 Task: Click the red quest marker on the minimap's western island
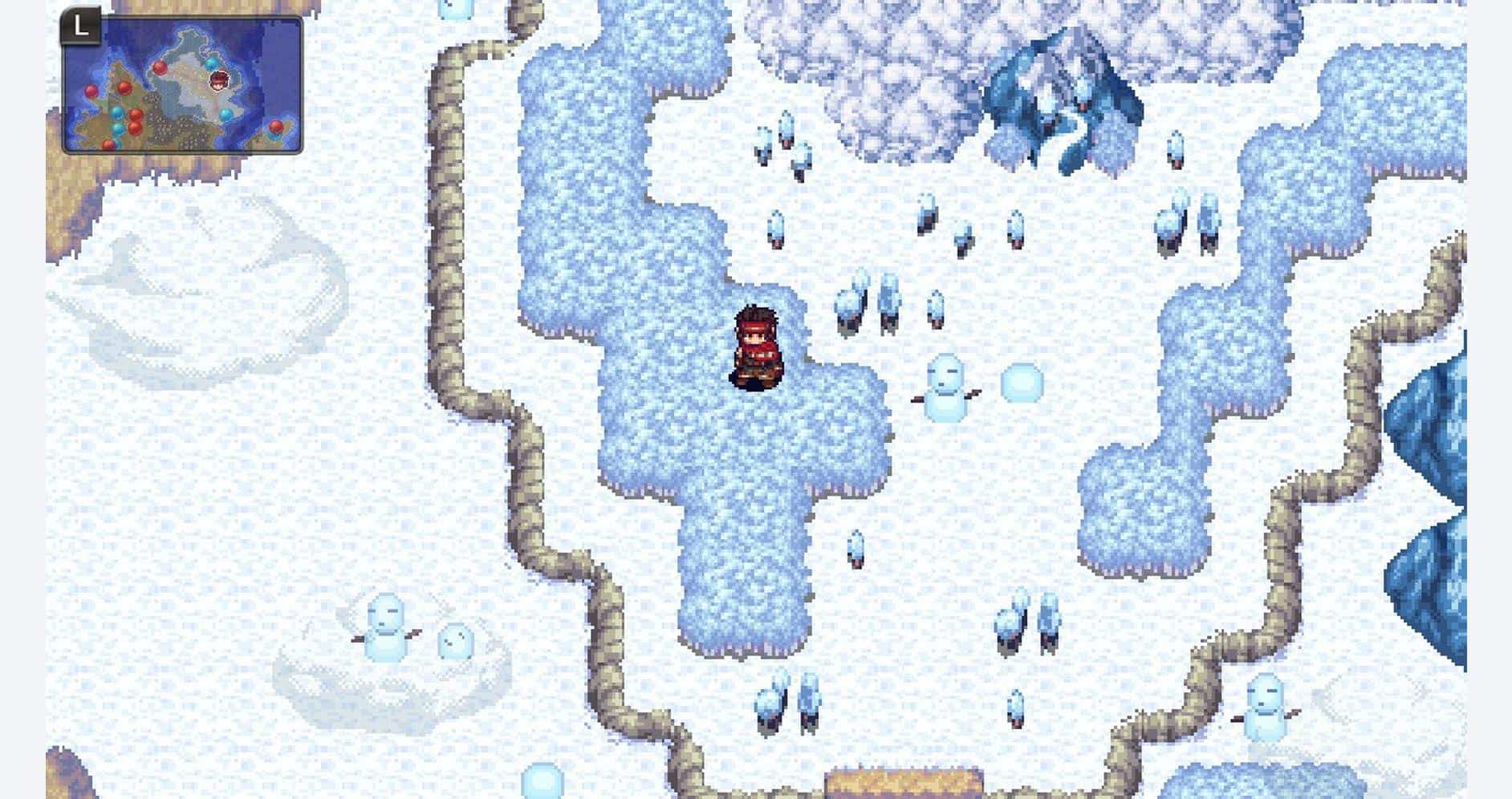click(x=91, y=89)
